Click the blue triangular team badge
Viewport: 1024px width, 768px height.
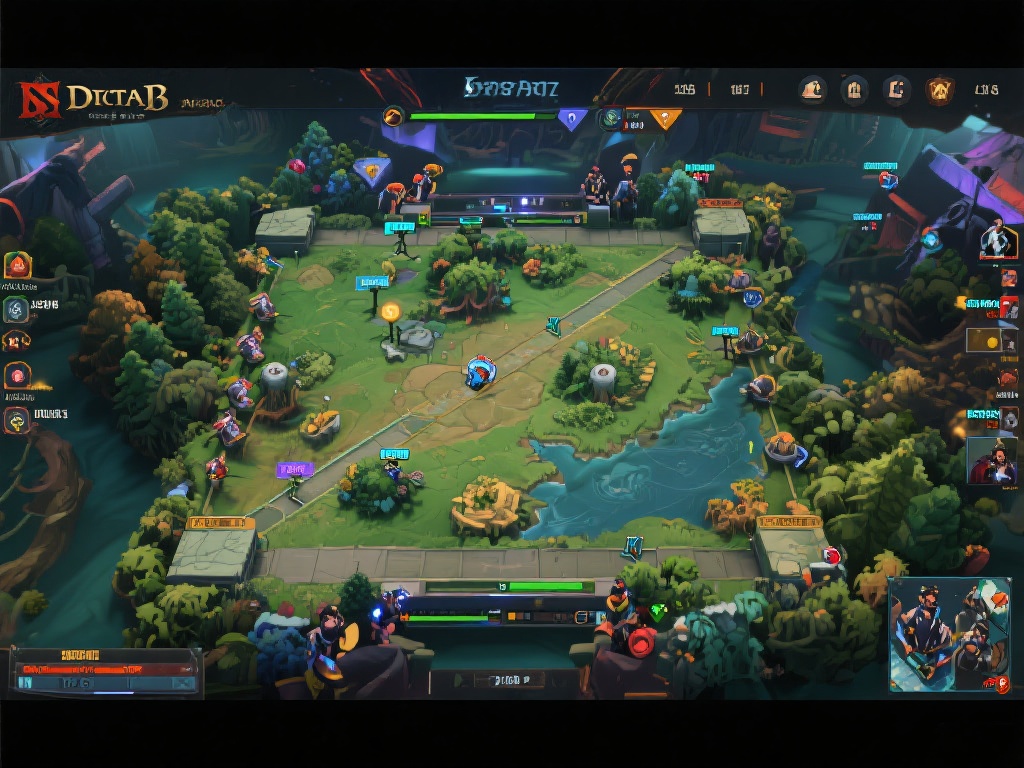[x=572, y=120]
